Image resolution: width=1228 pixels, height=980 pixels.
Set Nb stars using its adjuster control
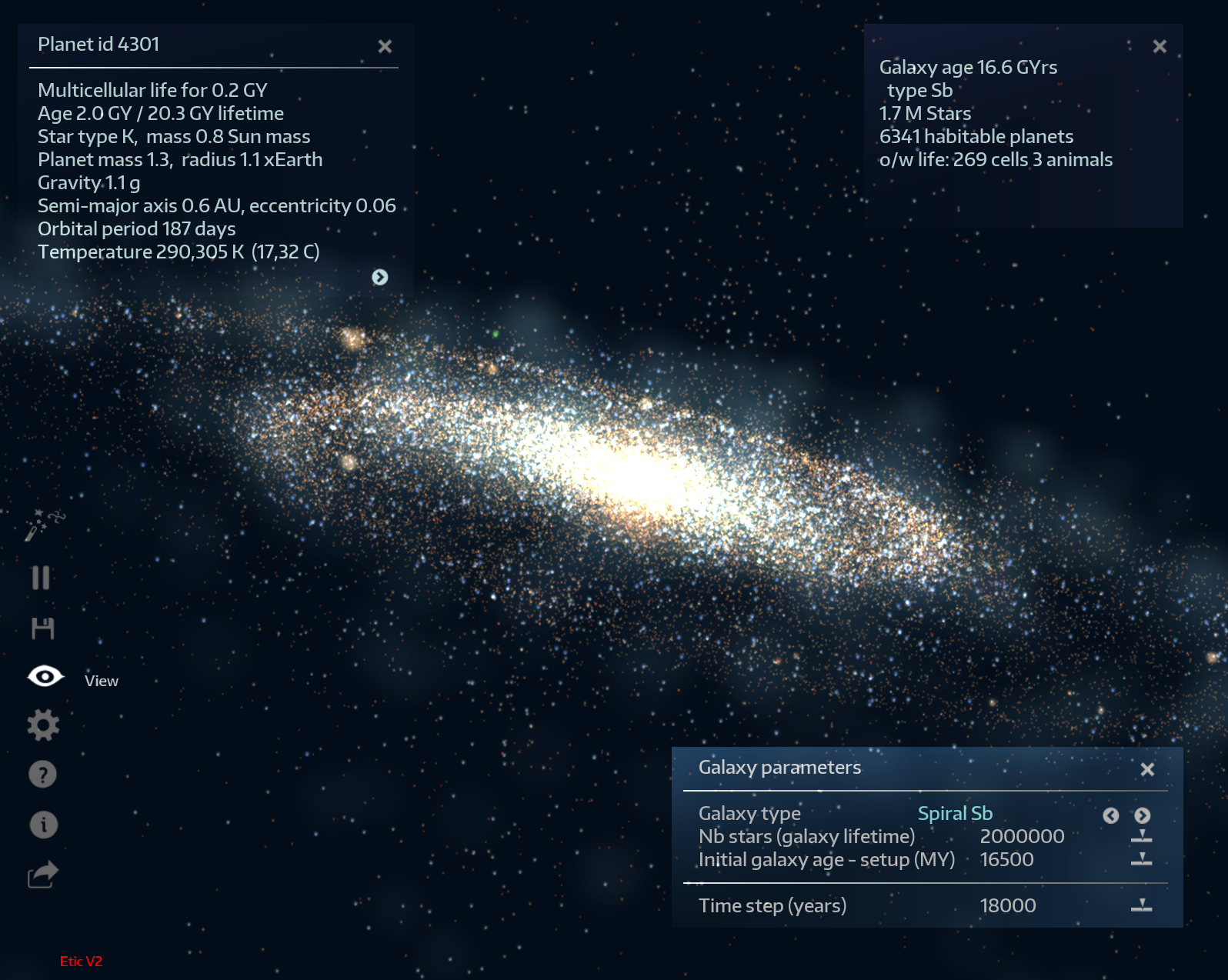coord(1143,838)
